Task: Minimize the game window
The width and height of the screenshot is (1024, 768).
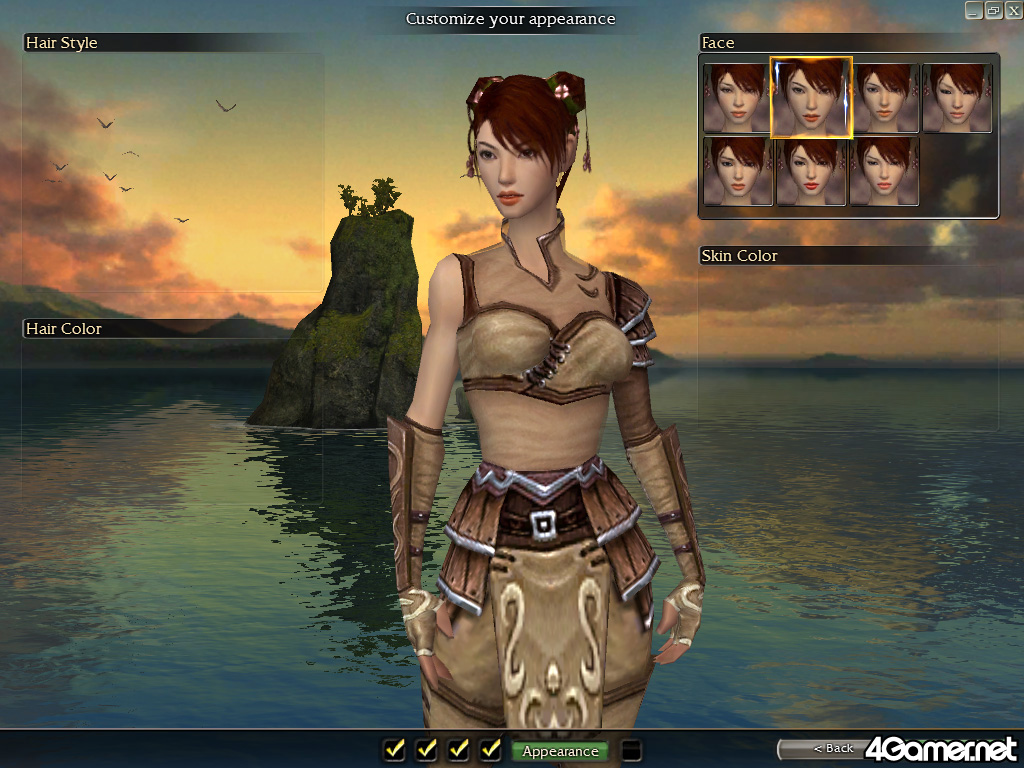Action: pyautogui.click(x=973, y=10)
